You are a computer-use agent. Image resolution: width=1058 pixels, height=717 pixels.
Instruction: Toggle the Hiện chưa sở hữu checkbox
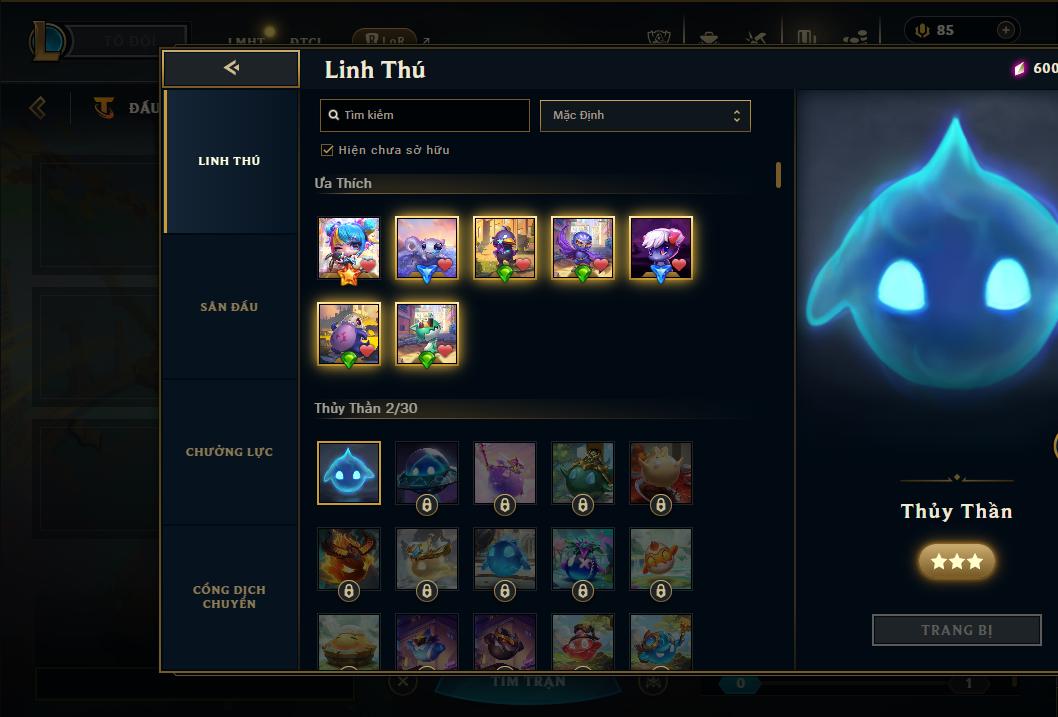pos(327,150)
